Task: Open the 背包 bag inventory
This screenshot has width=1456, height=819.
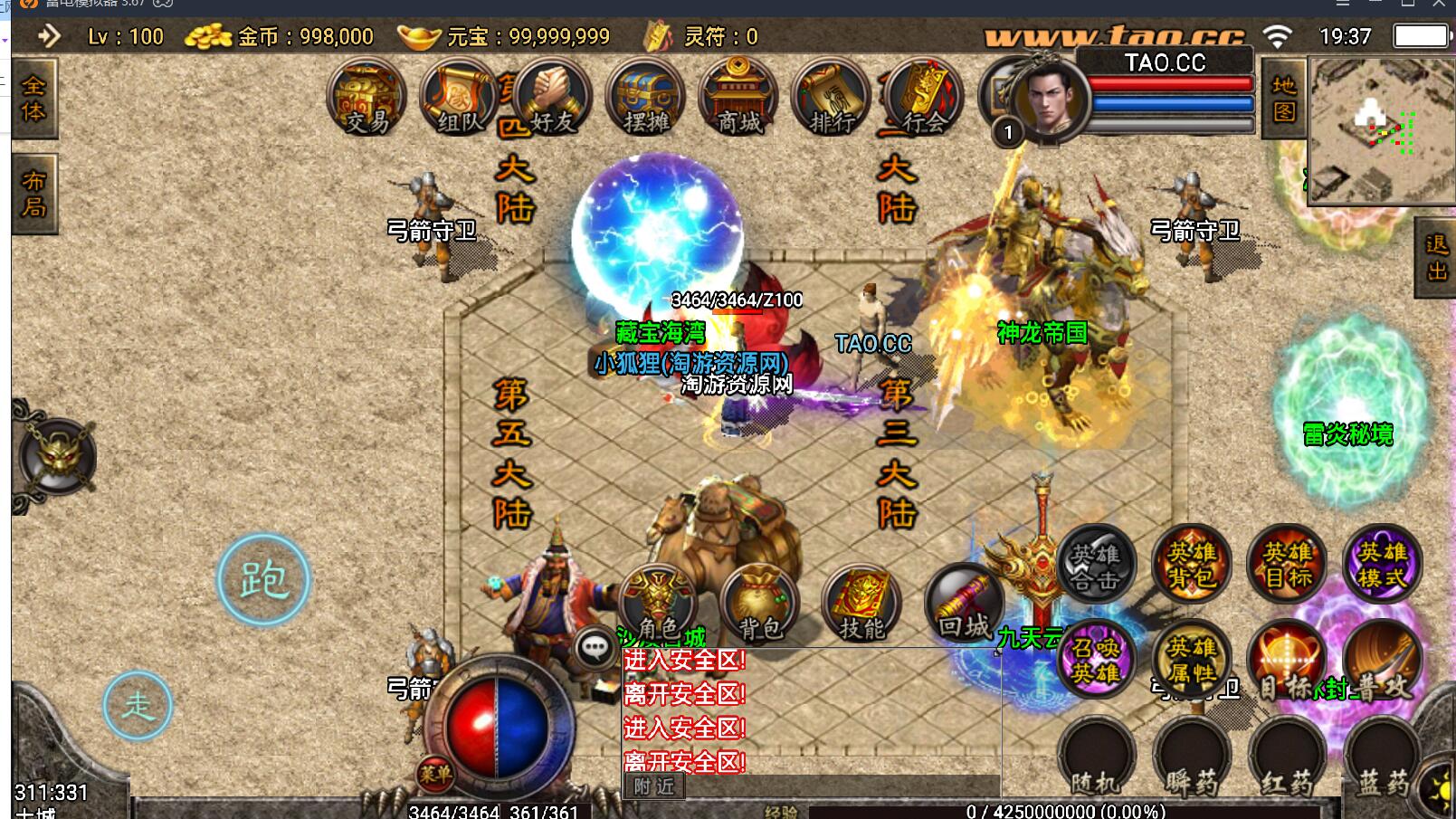Action: pyautogui.click(x=760, y=605)
